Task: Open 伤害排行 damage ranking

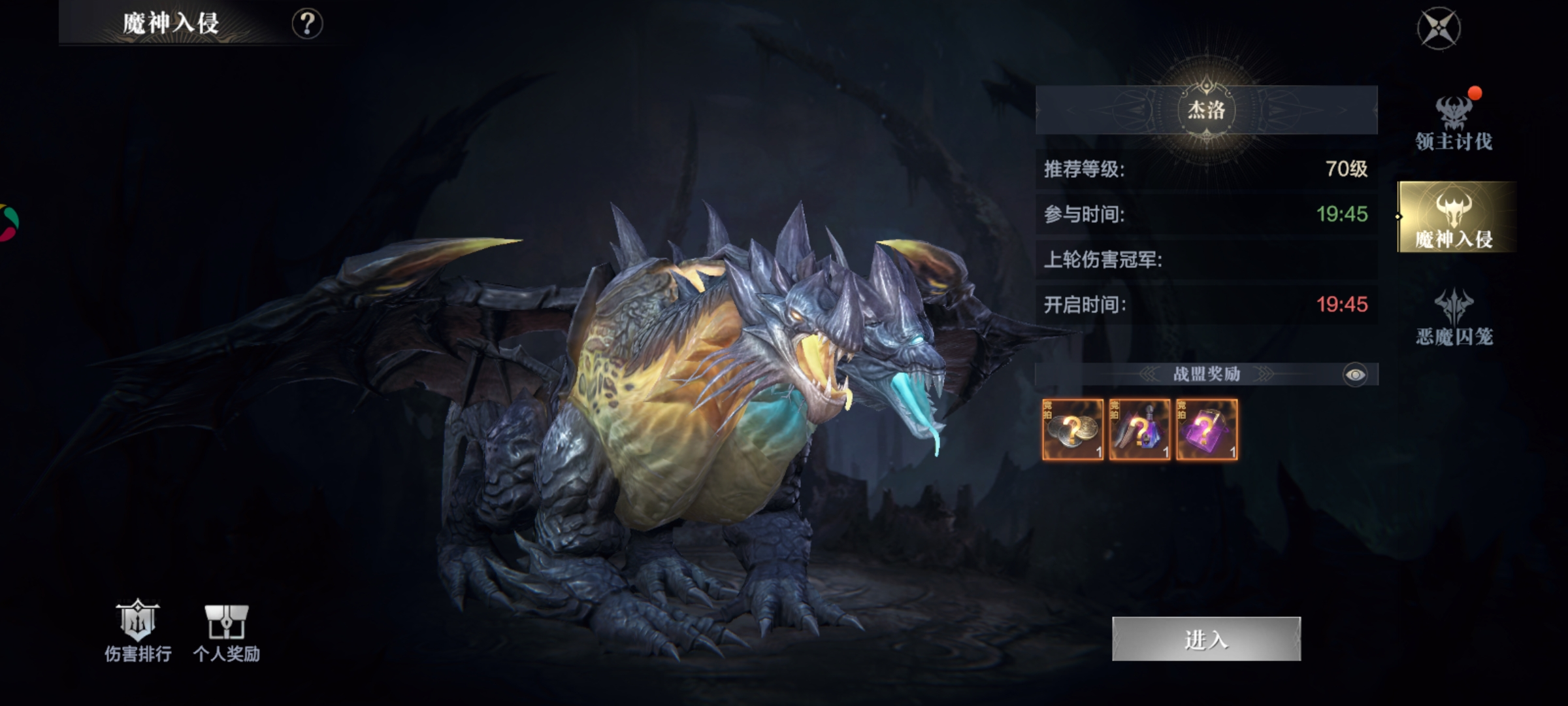Action: [138, 631]
